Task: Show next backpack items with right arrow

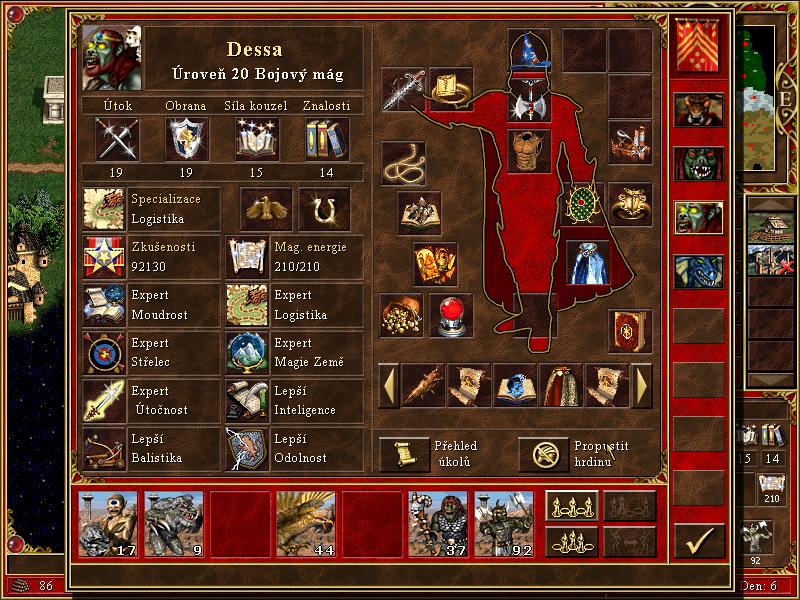Action: click(642, 385)
